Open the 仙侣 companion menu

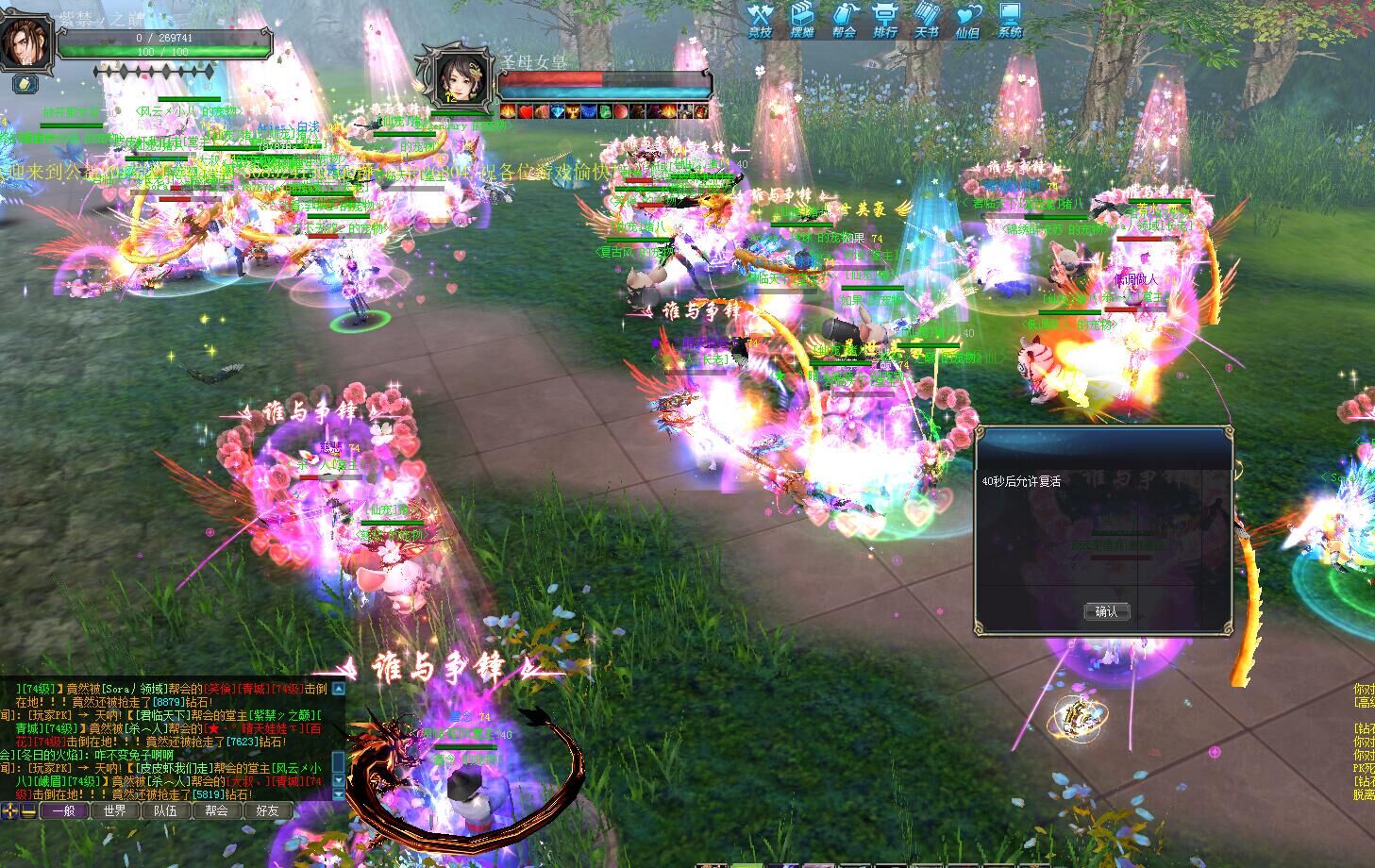pyautogui.click(x=968, y=19)
